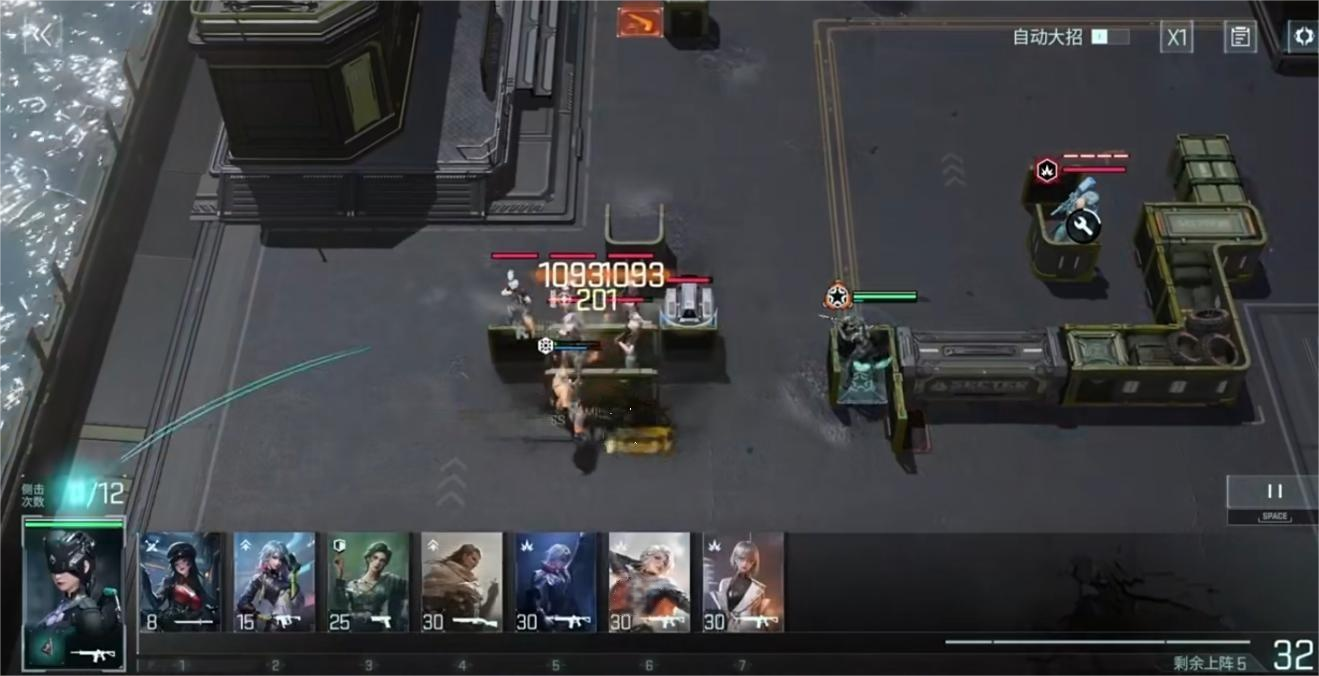Open the clipboard mission log icon

tap(1240, 38)
